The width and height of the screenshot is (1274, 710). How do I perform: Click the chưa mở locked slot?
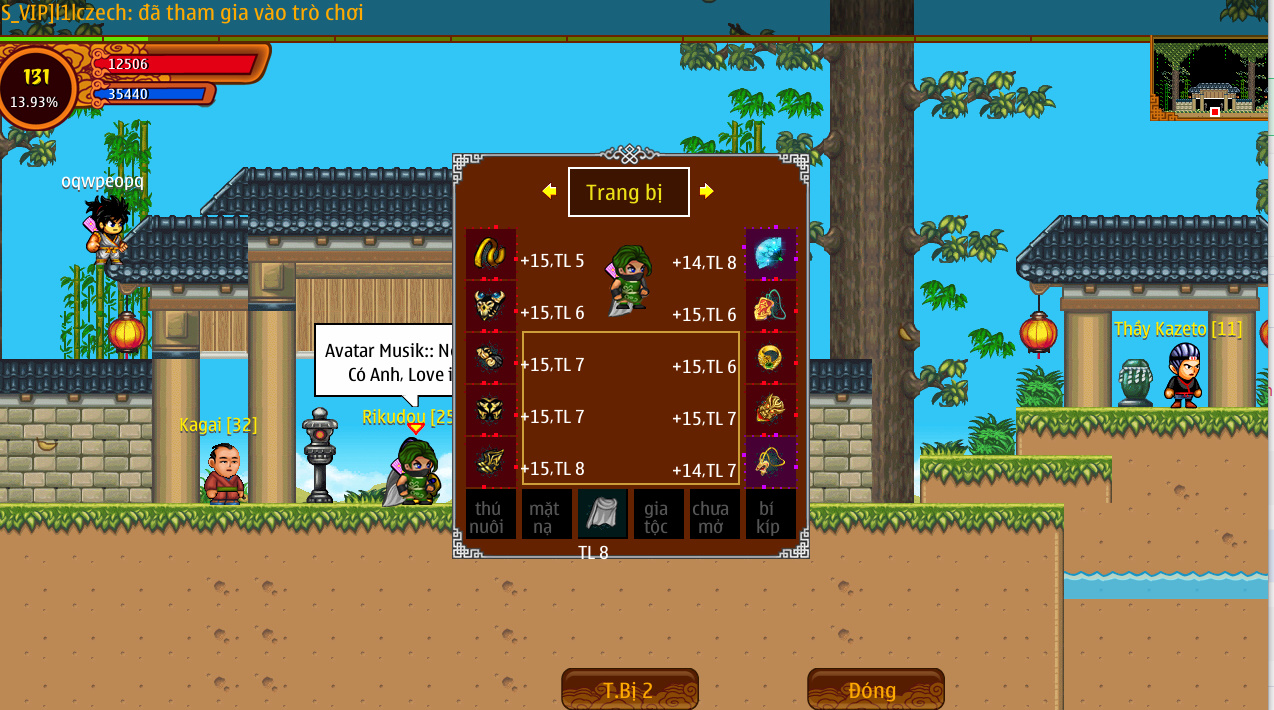coord(714,514)
